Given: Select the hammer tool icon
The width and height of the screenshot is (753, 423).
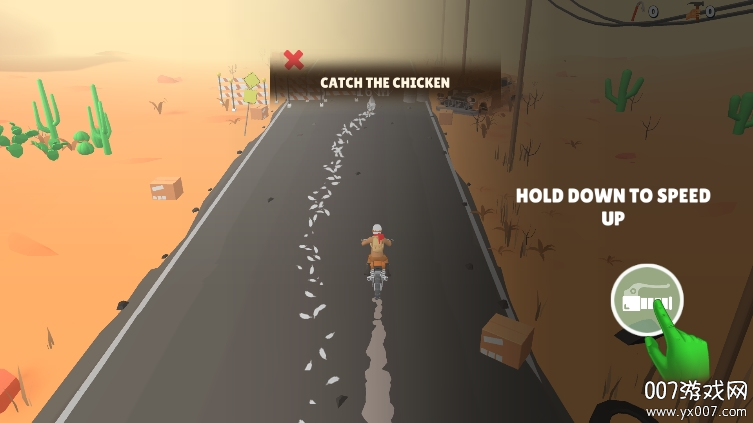Looking at the screenshot, I should (693, 11).
